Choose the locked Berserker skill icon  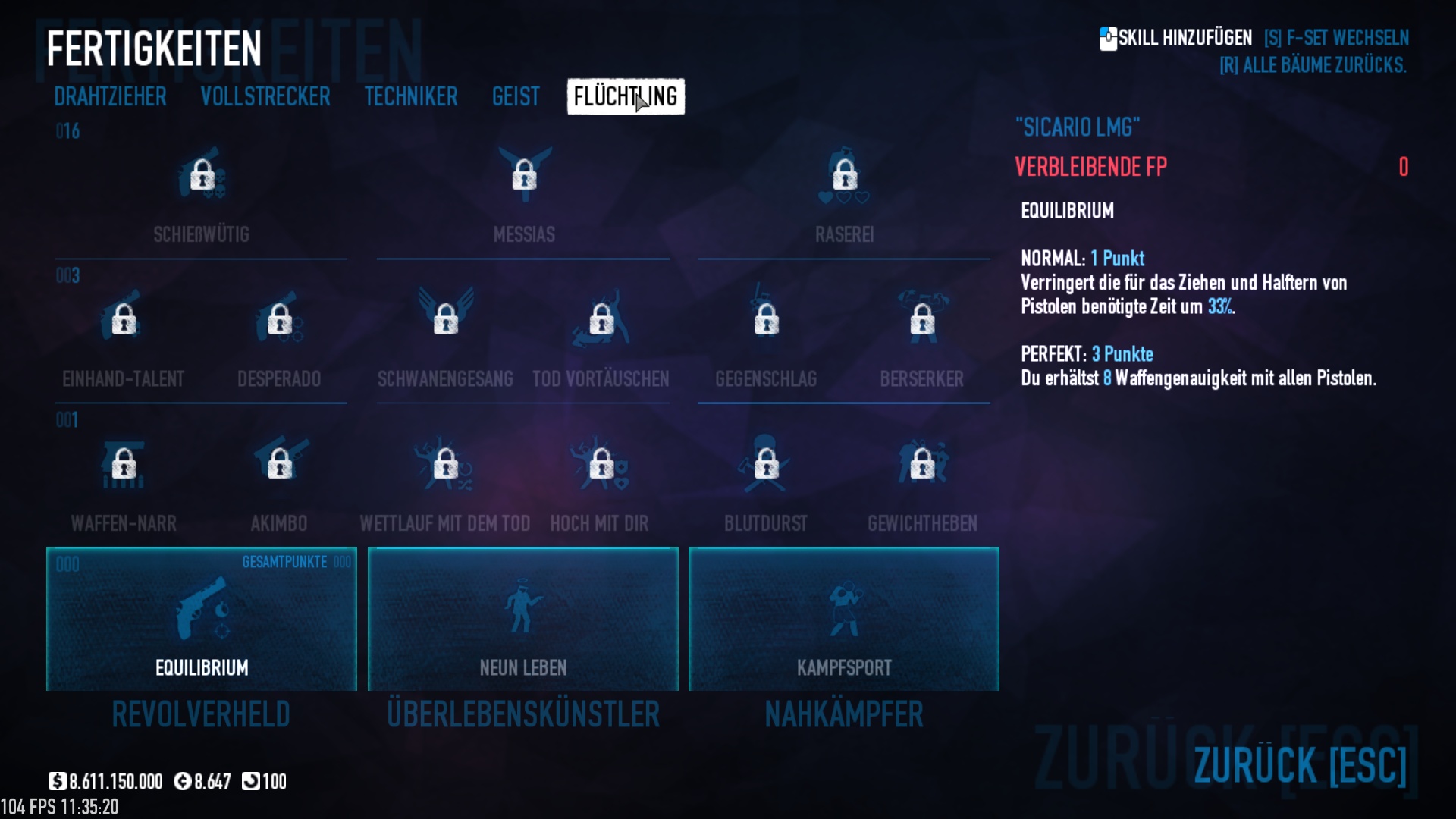(x=922, y=319)
